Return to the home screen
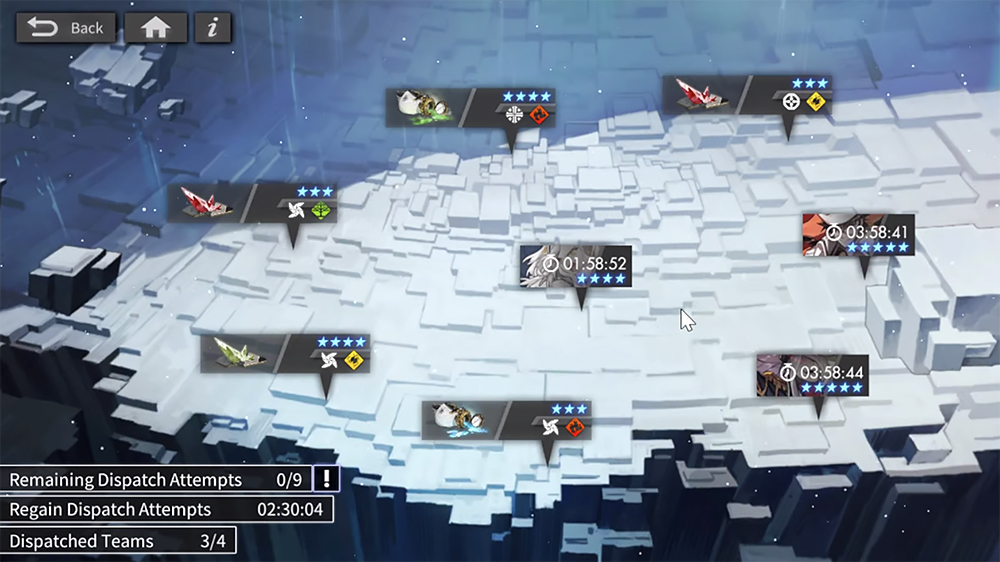Screen dimensions: 1000x562 point(156,28)
